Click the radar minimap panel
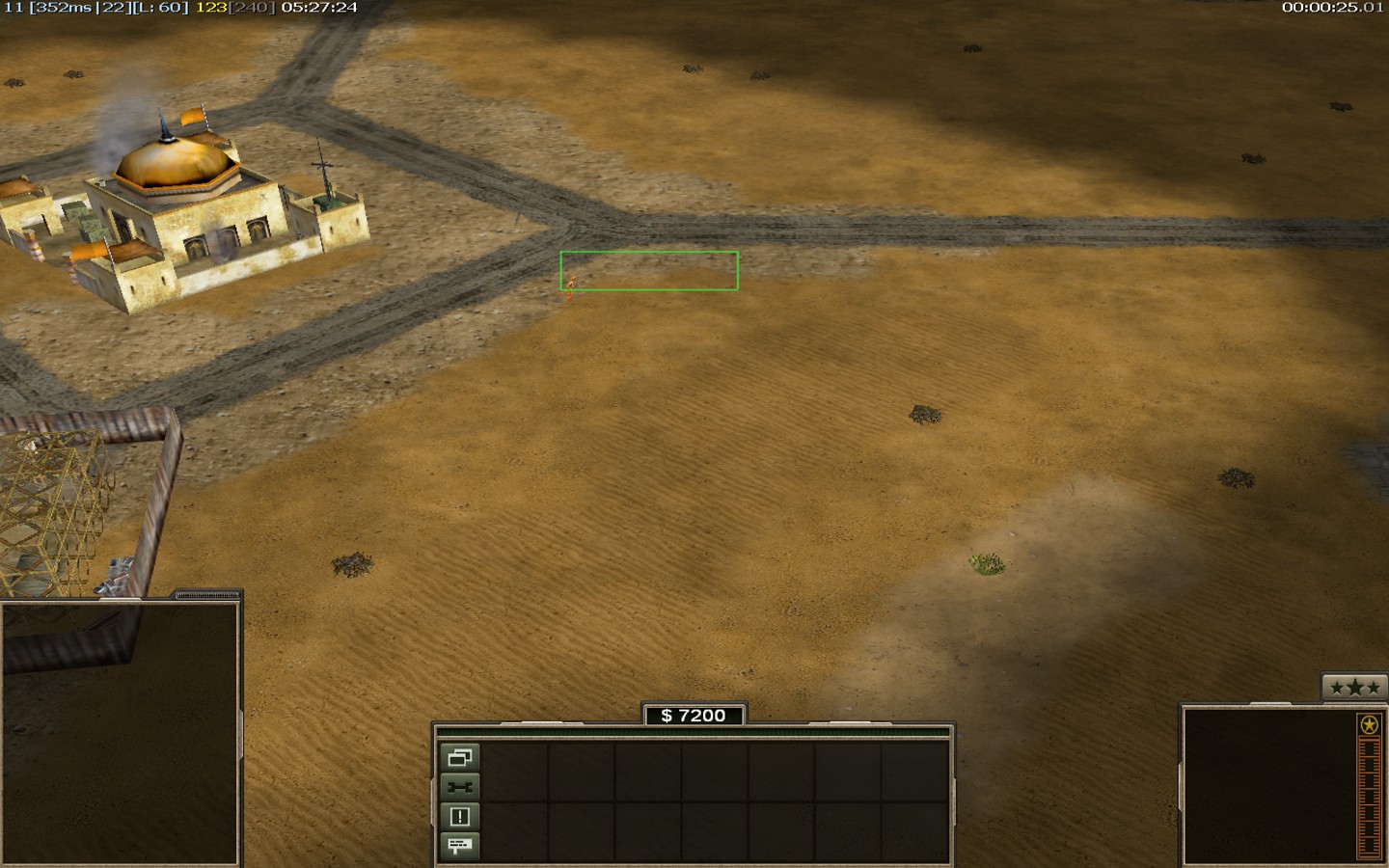1389x868 pixels. tap(120, 733)
